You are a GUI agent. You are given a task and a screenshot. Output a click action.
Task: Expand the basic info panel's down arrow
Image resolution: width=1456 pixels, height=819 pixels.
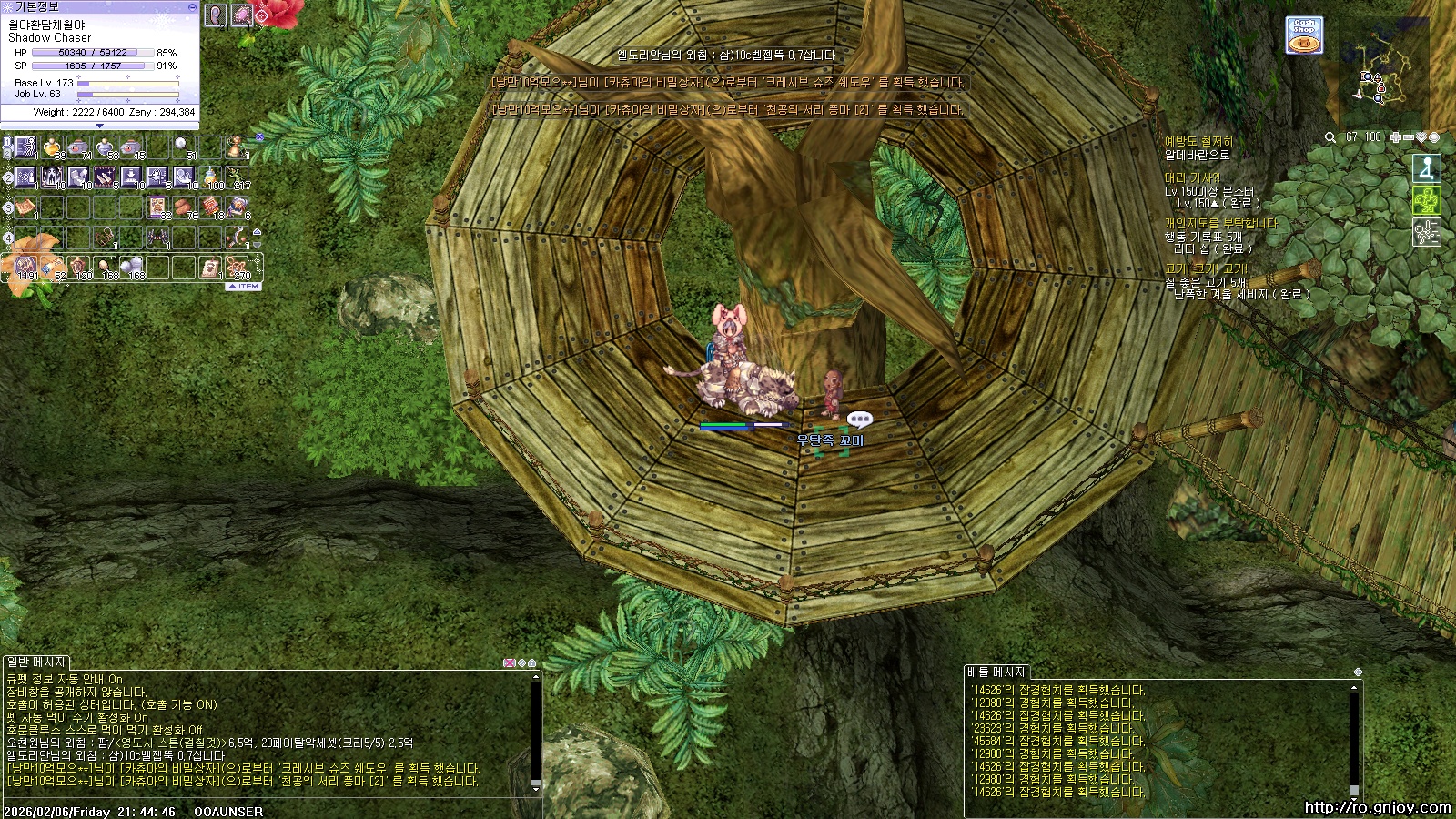tap(99, 126)
